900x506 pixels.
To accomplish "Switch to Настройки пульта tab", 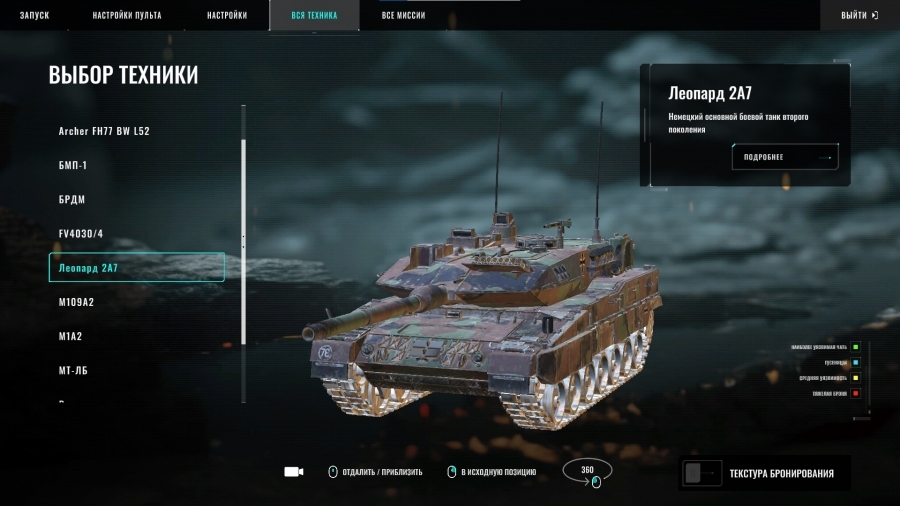I will [127, 16].
